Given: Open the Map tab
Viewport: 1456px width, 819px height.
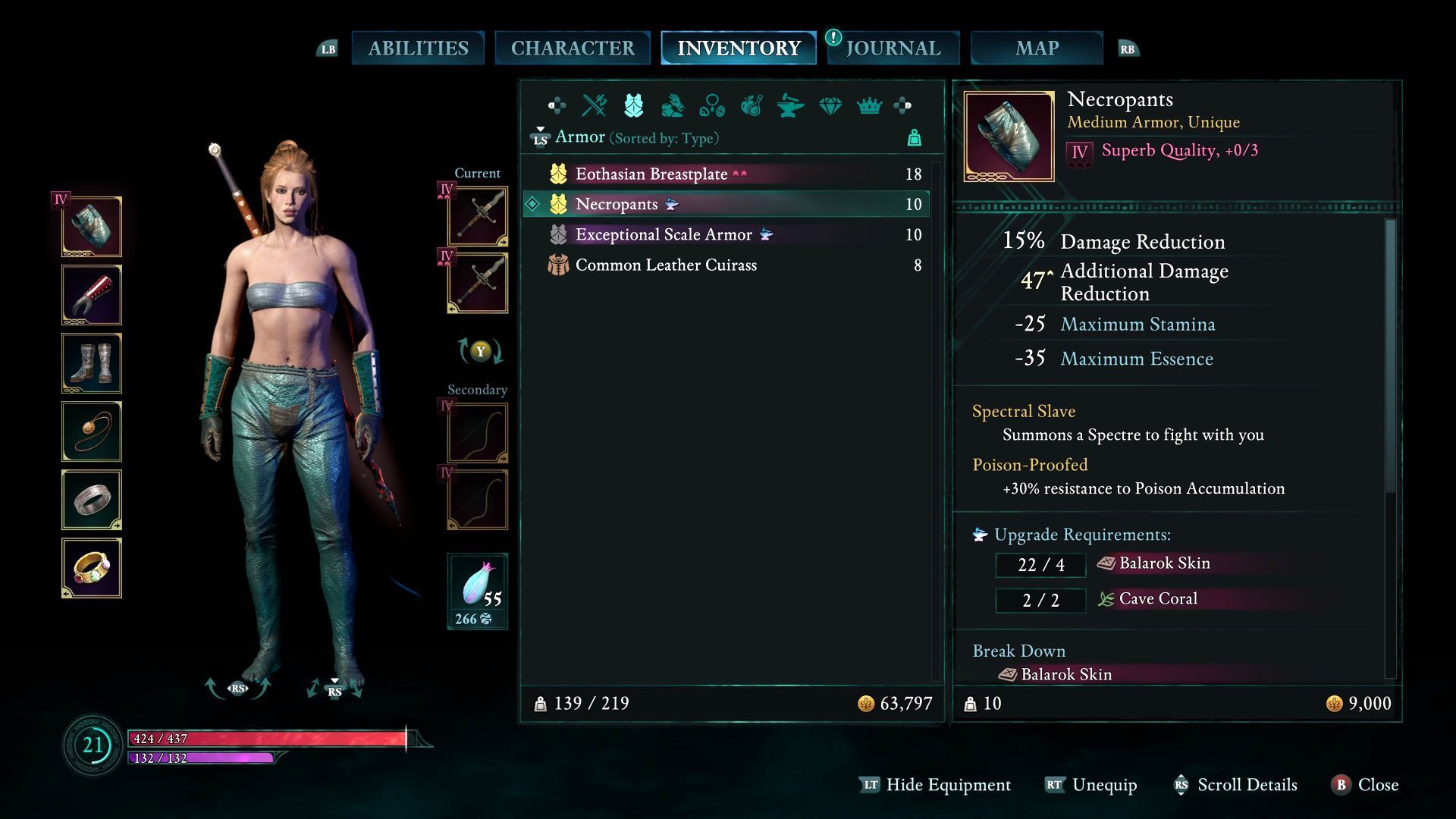Looking at the screenshot, I should click(x=1037, y=49).
